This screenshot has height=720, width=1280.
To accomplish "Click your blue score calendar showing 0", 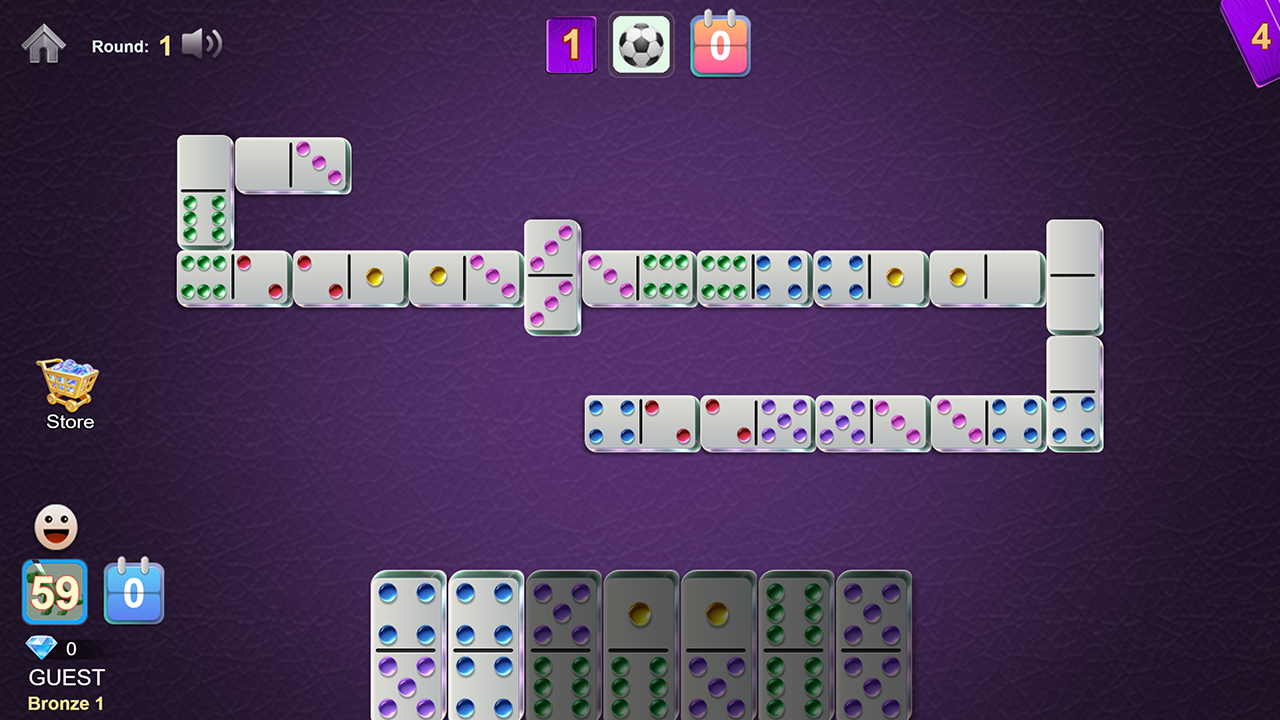I will [134, 592].
